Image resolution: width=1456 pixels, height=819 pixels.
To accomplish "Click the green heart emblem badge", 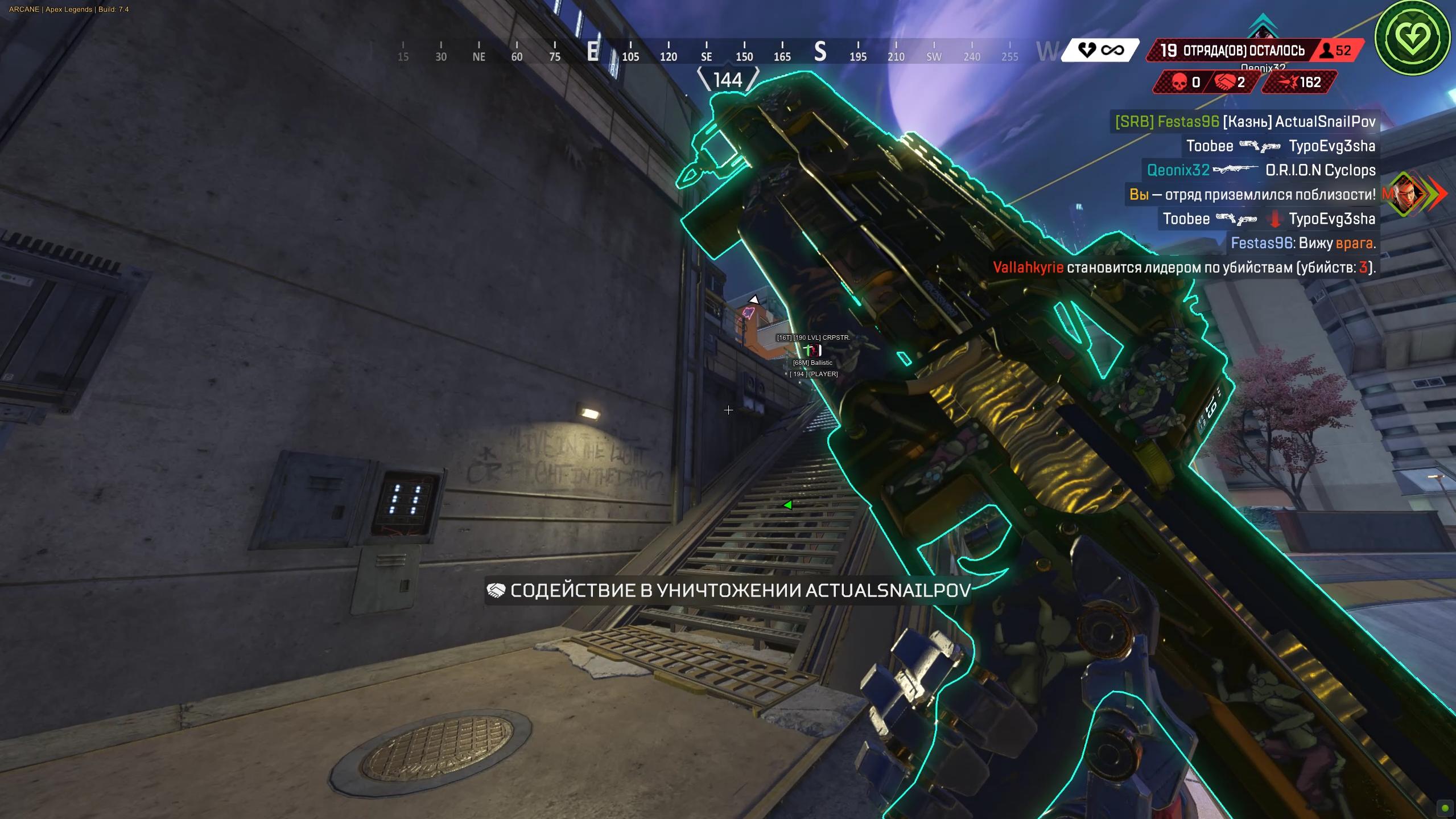I will coord(1412,38).
